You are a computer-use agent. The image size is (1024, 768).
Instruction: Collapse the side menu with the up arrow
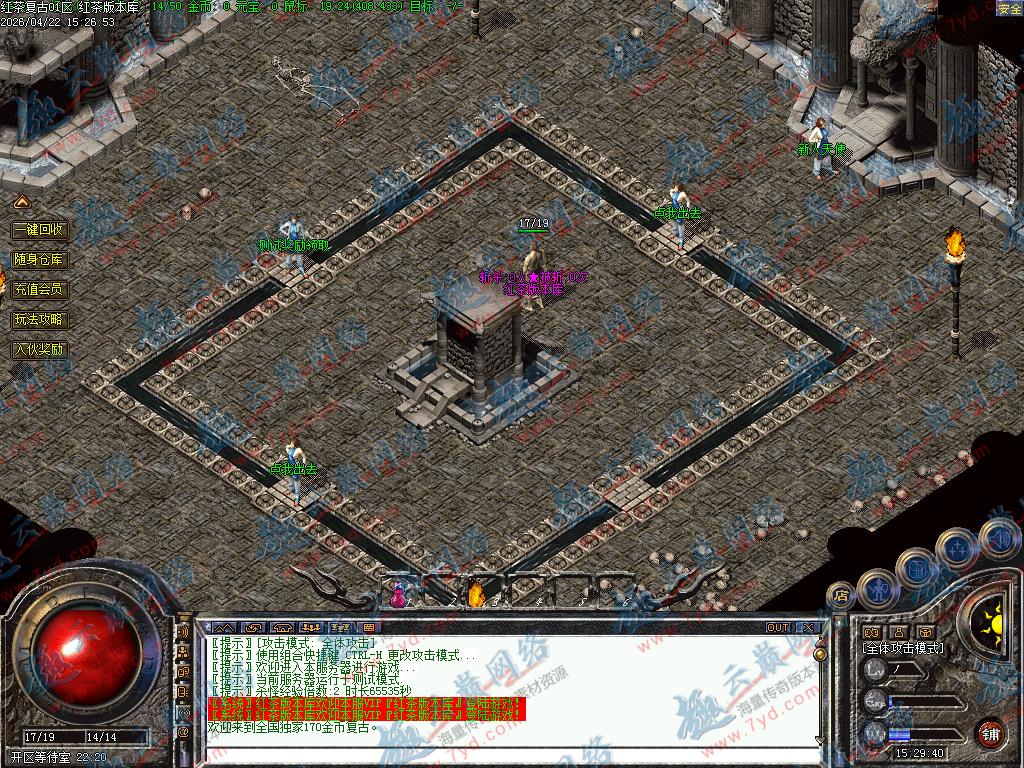(x=21, y=203)
